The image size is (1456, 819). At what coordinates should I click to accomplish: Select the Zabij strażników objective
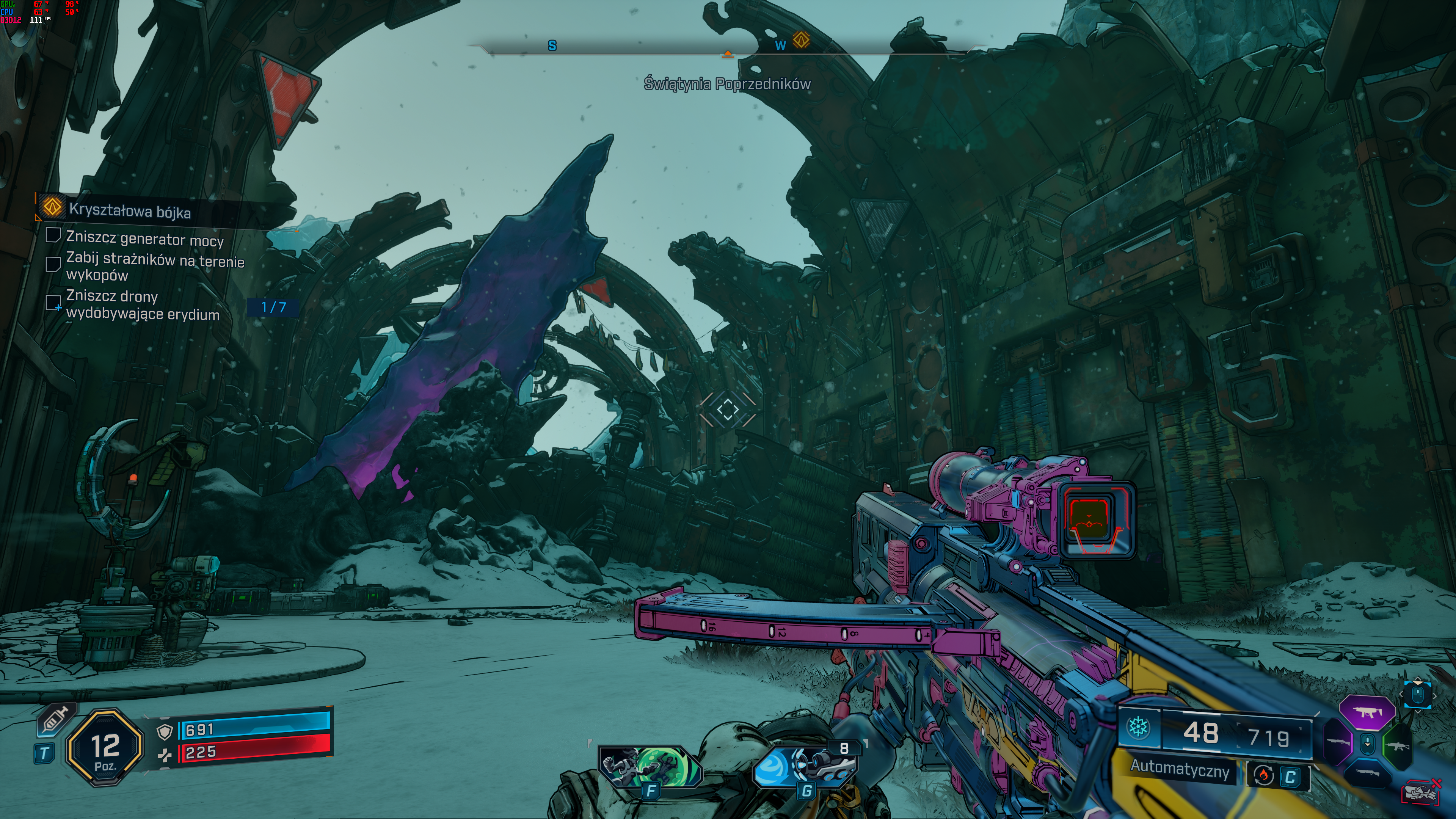coord(154,267)
